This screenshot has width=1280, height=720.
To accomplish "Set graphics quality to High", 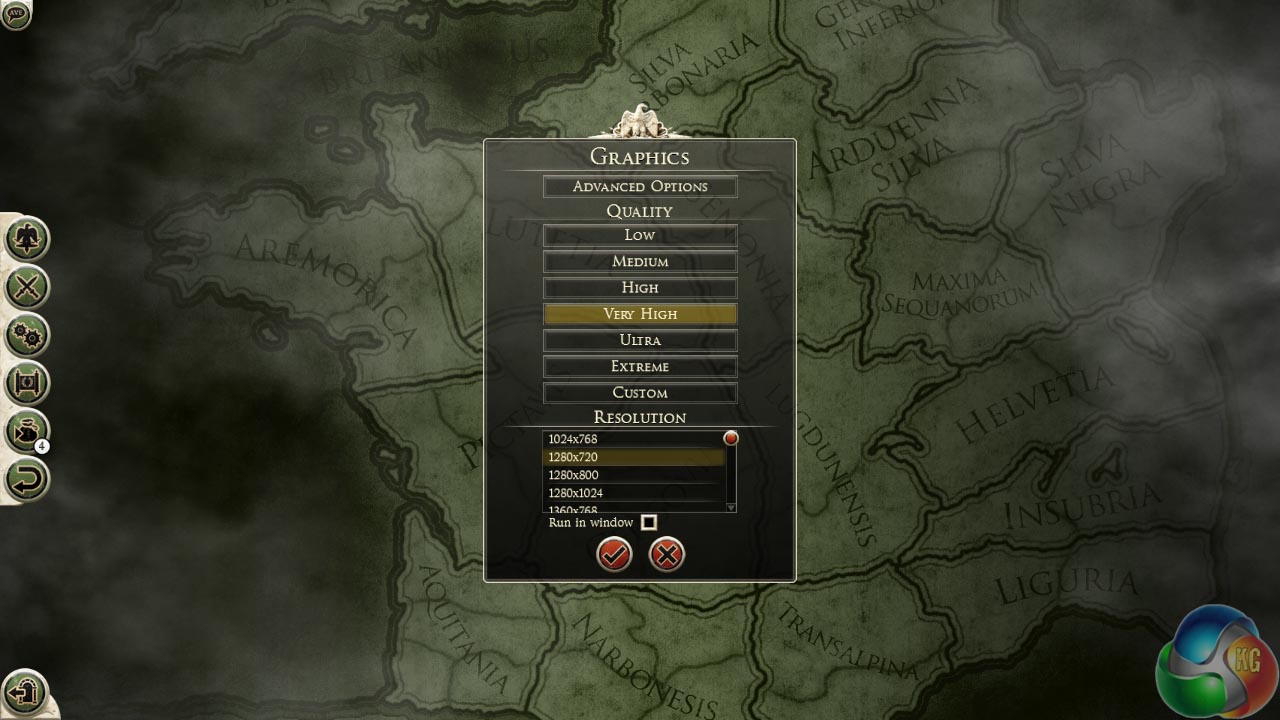I will coord(640,288).
